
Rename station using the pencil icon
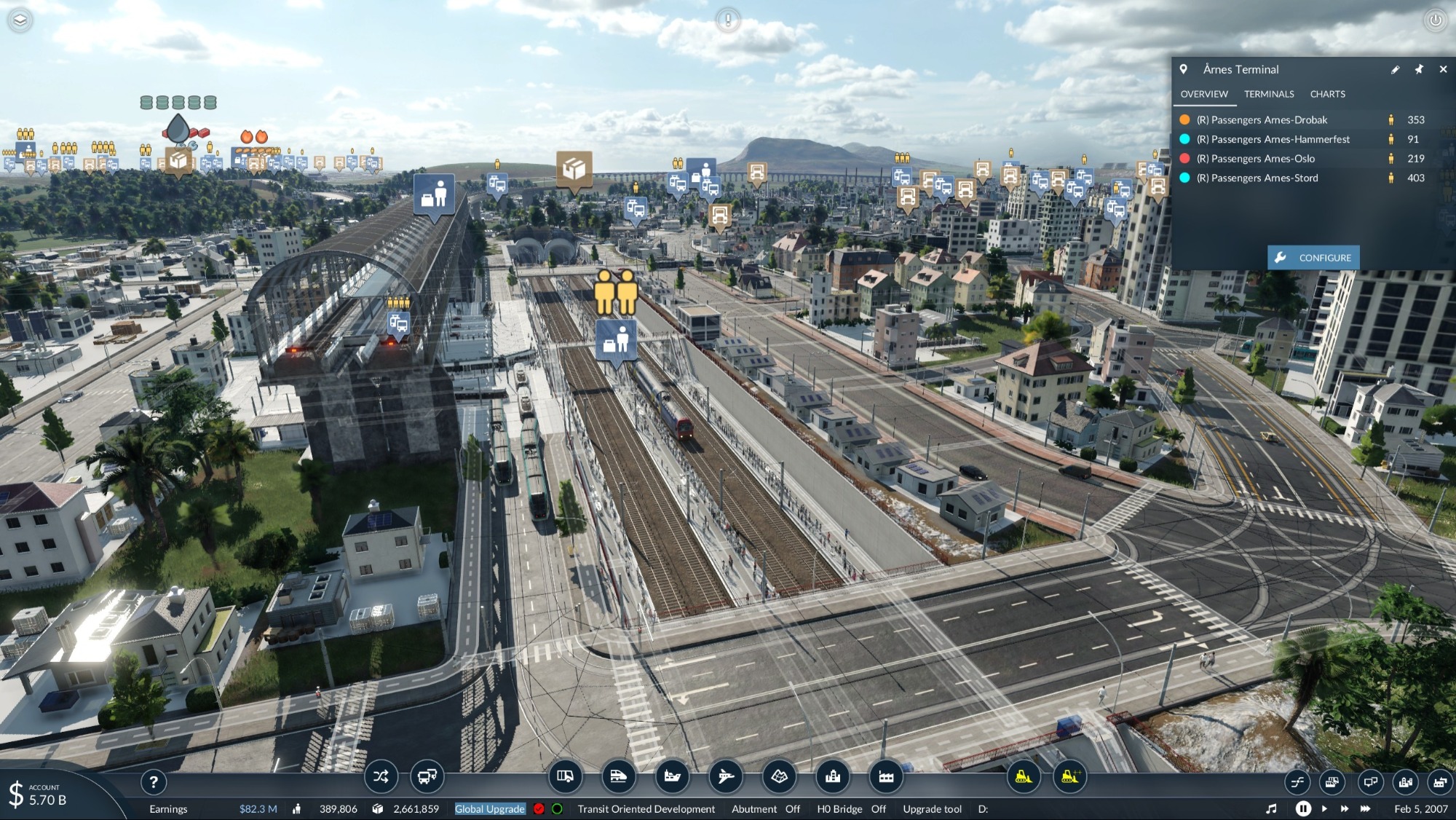(1395, 70)
